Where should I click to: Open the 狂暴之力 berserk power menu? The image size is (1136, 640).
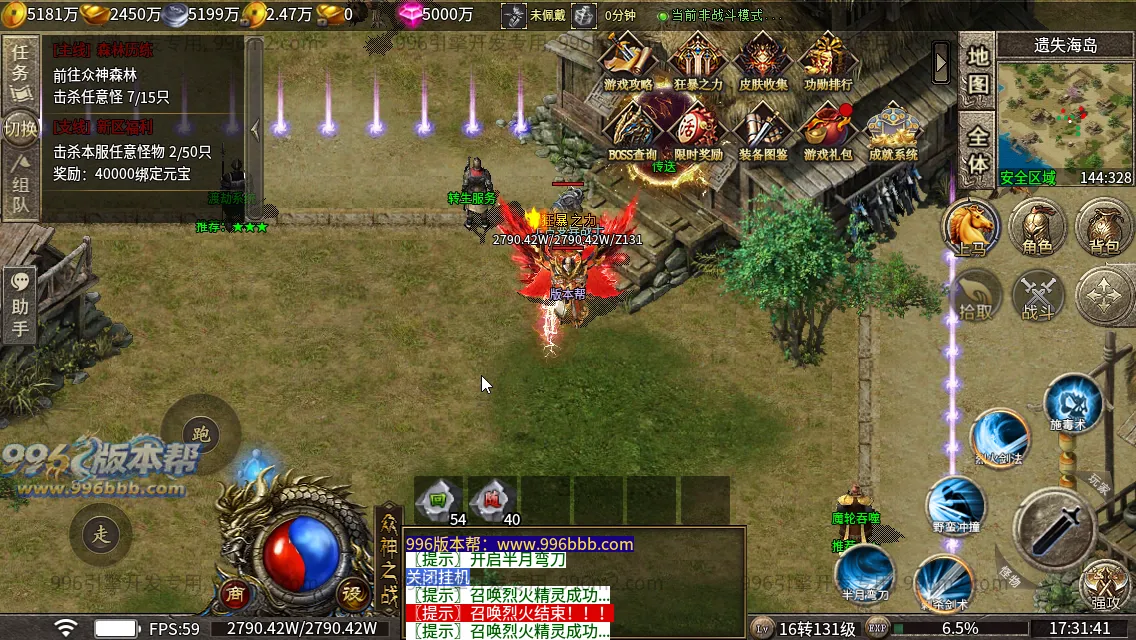coord(697,60)
